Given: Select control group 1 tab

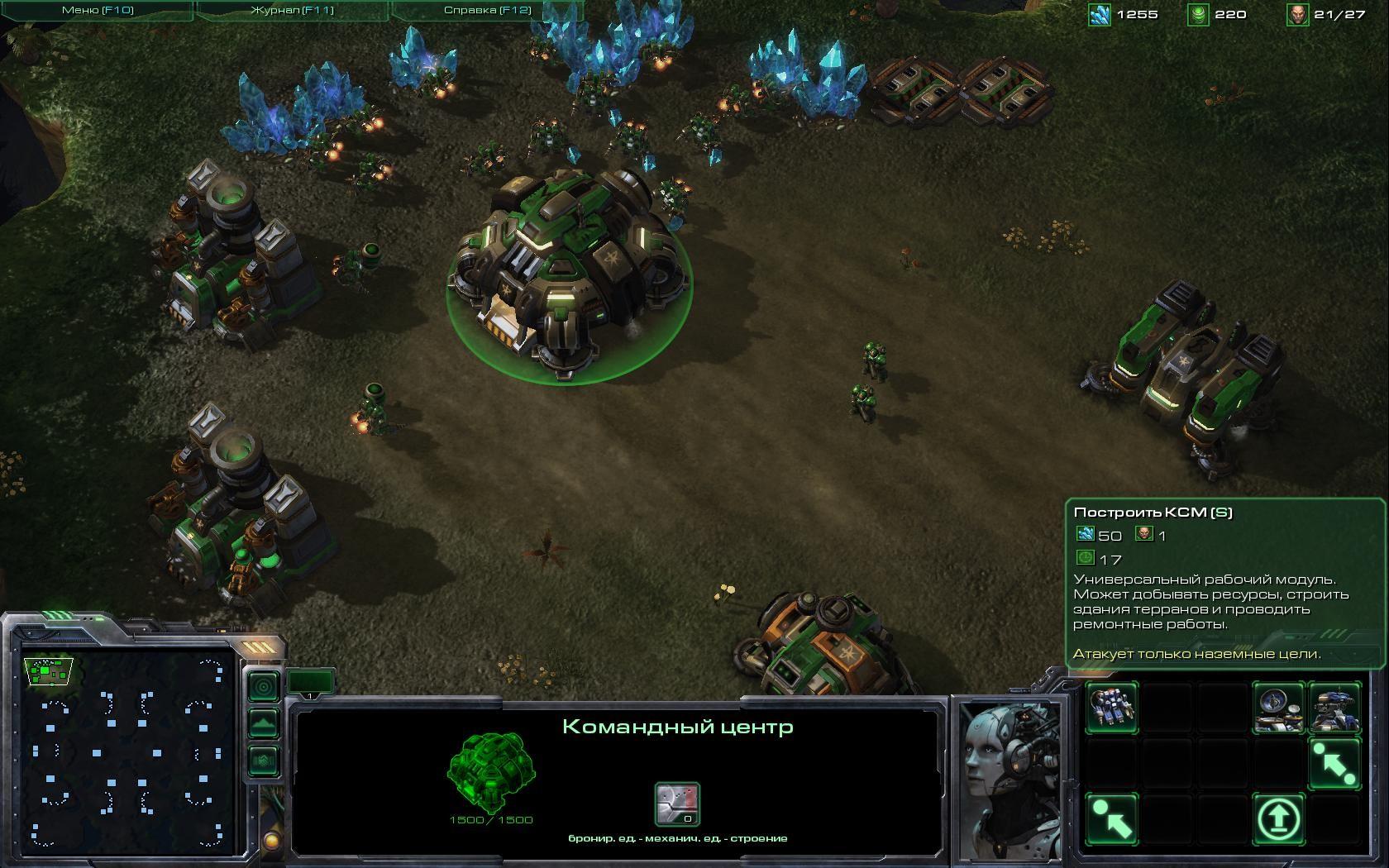Looking at the screenshot, I should point(311,683).
